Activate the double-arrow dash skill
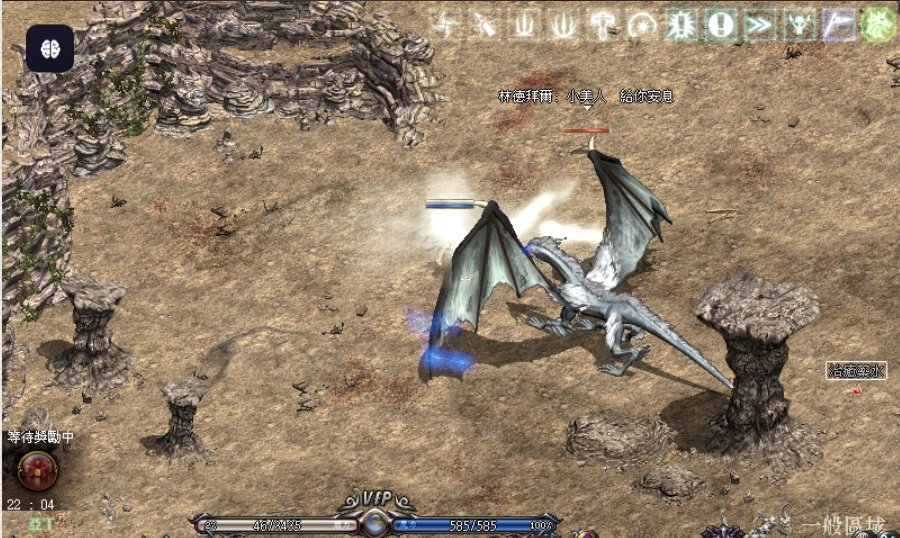 click(760, 25)
